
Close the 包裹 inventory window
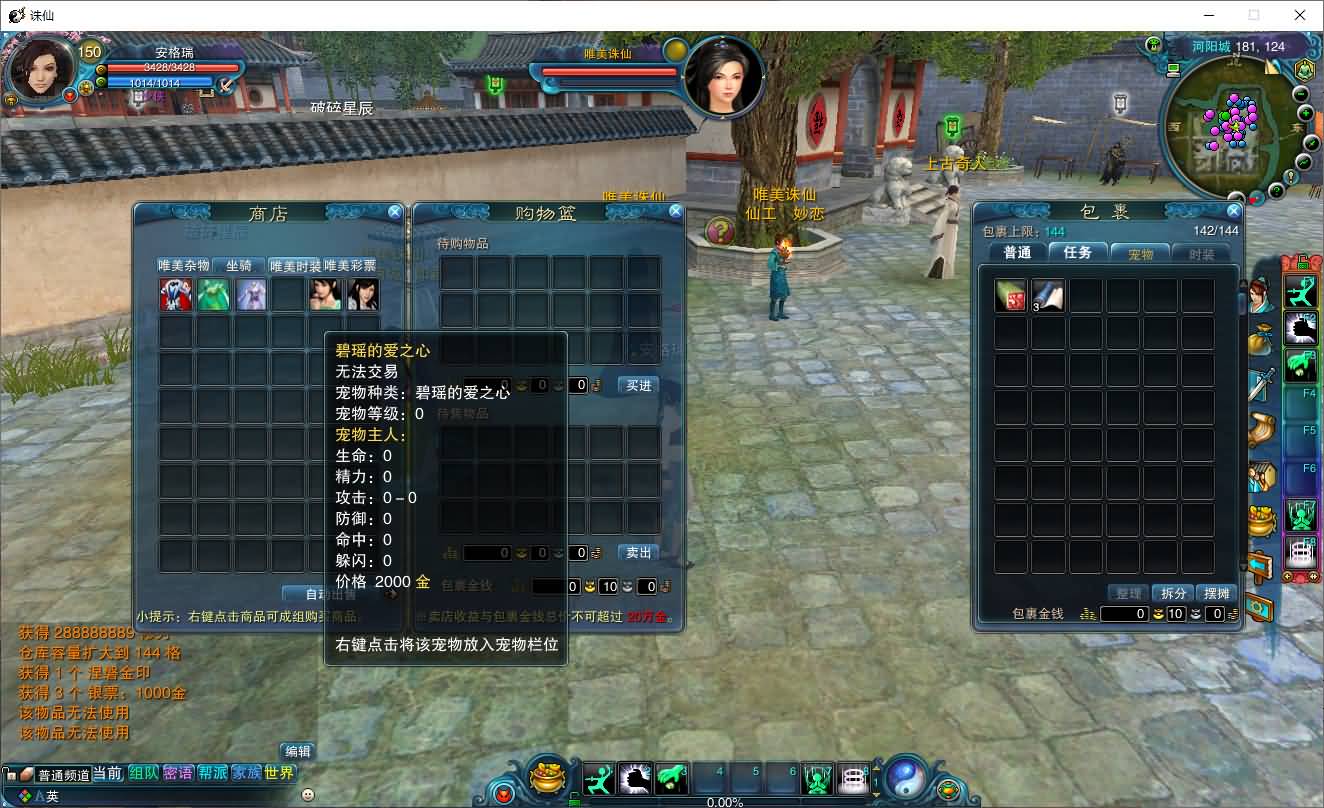tap(1234, 211)
